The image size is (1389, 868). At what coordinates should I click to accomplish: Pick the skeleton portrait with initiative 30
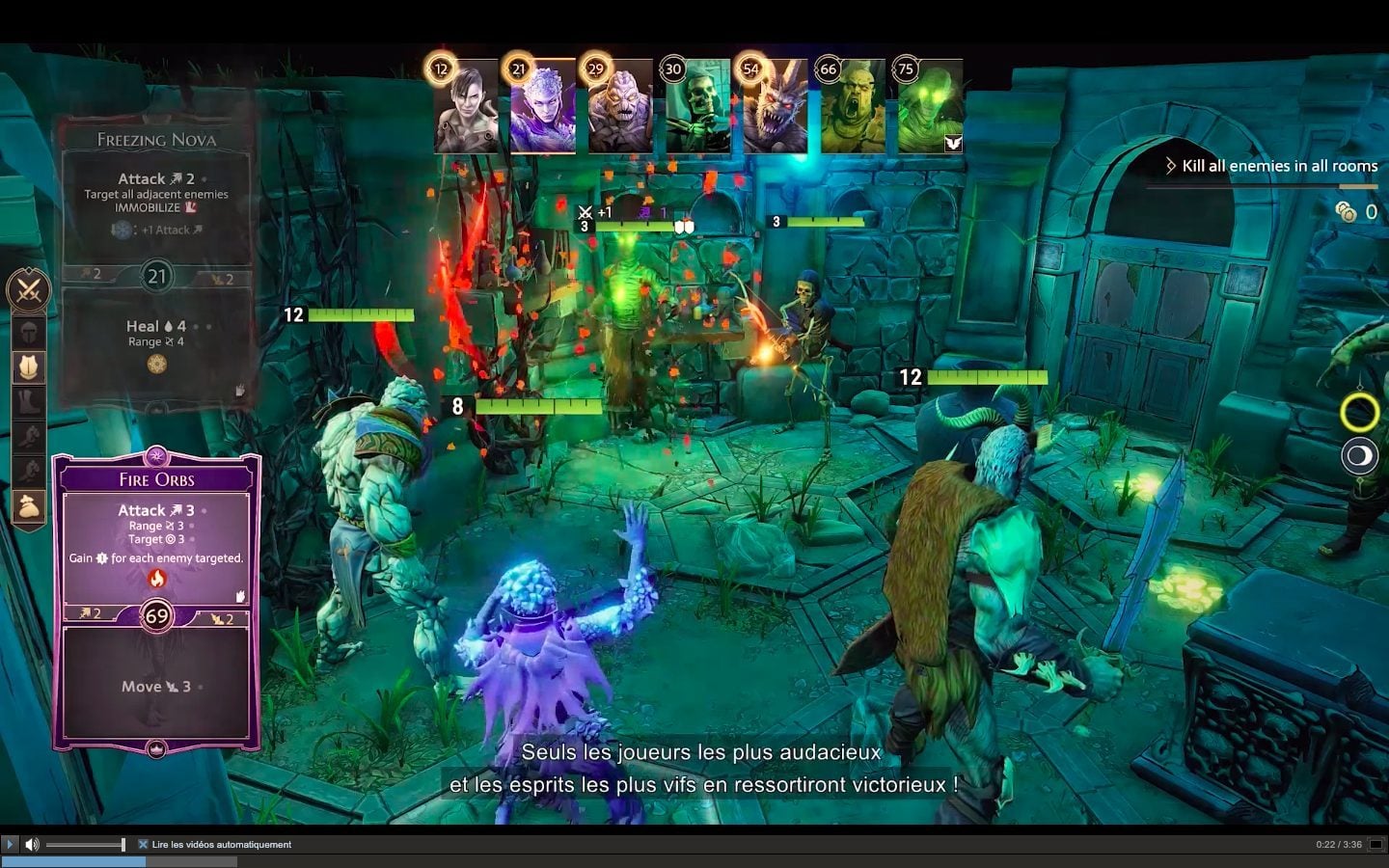tap(697, 108)
